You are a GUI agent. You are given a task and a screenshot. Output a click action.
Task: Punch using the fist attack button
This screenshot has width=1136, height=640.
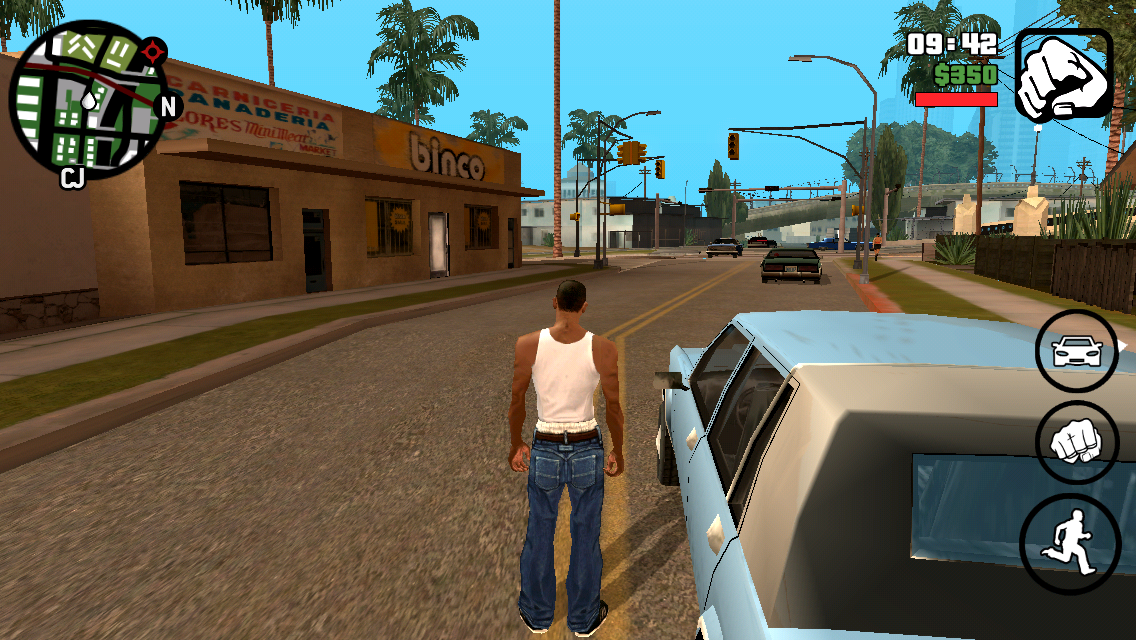coord(1076,443)
